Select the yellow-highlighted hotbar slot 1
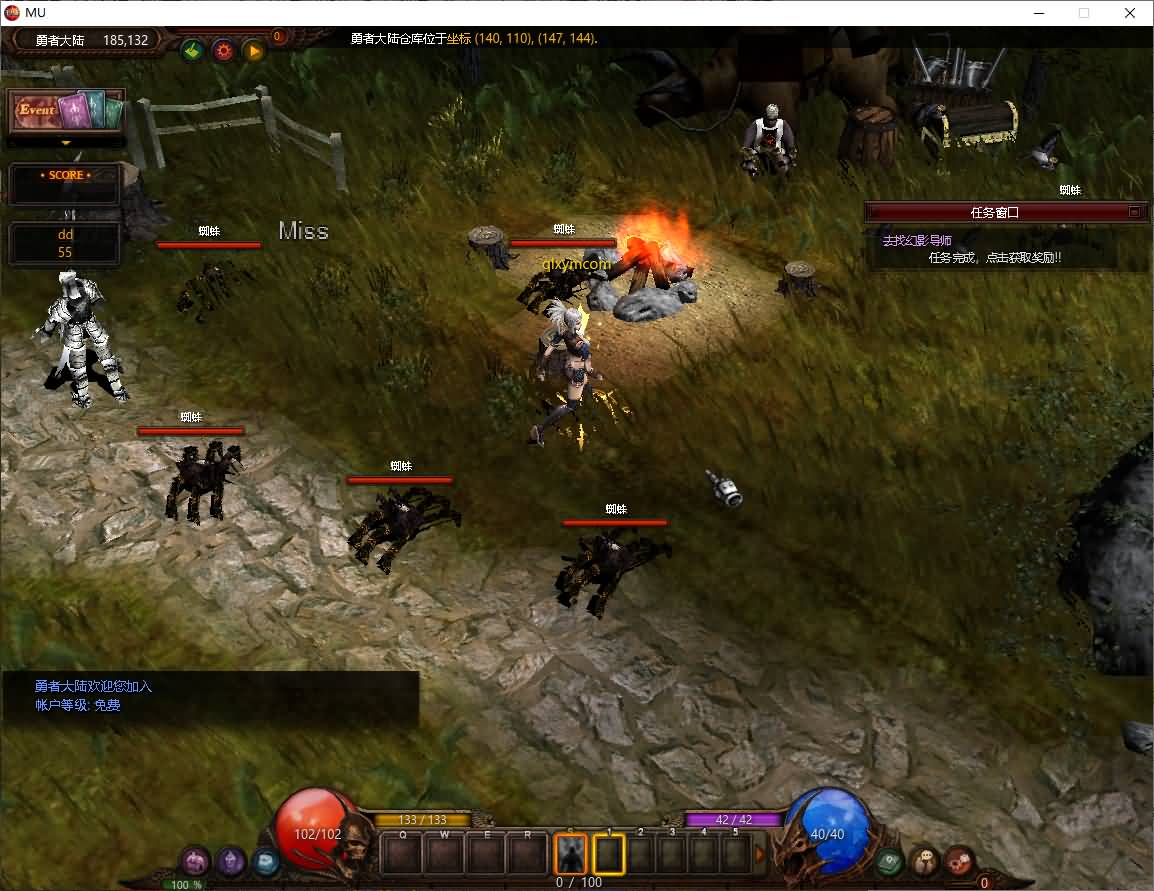 pos(609,855)
